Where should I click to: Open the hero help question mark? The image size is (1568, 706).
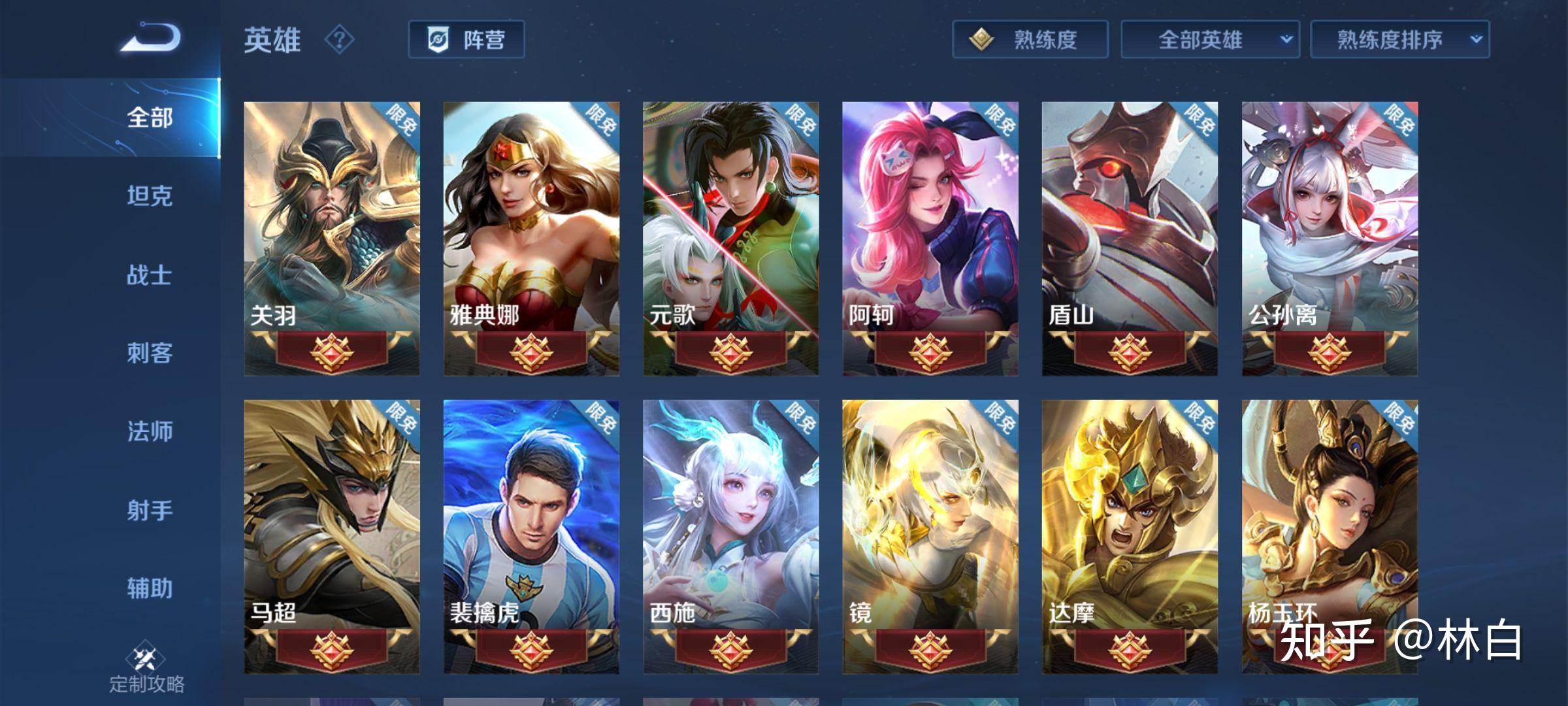point(339,40)
